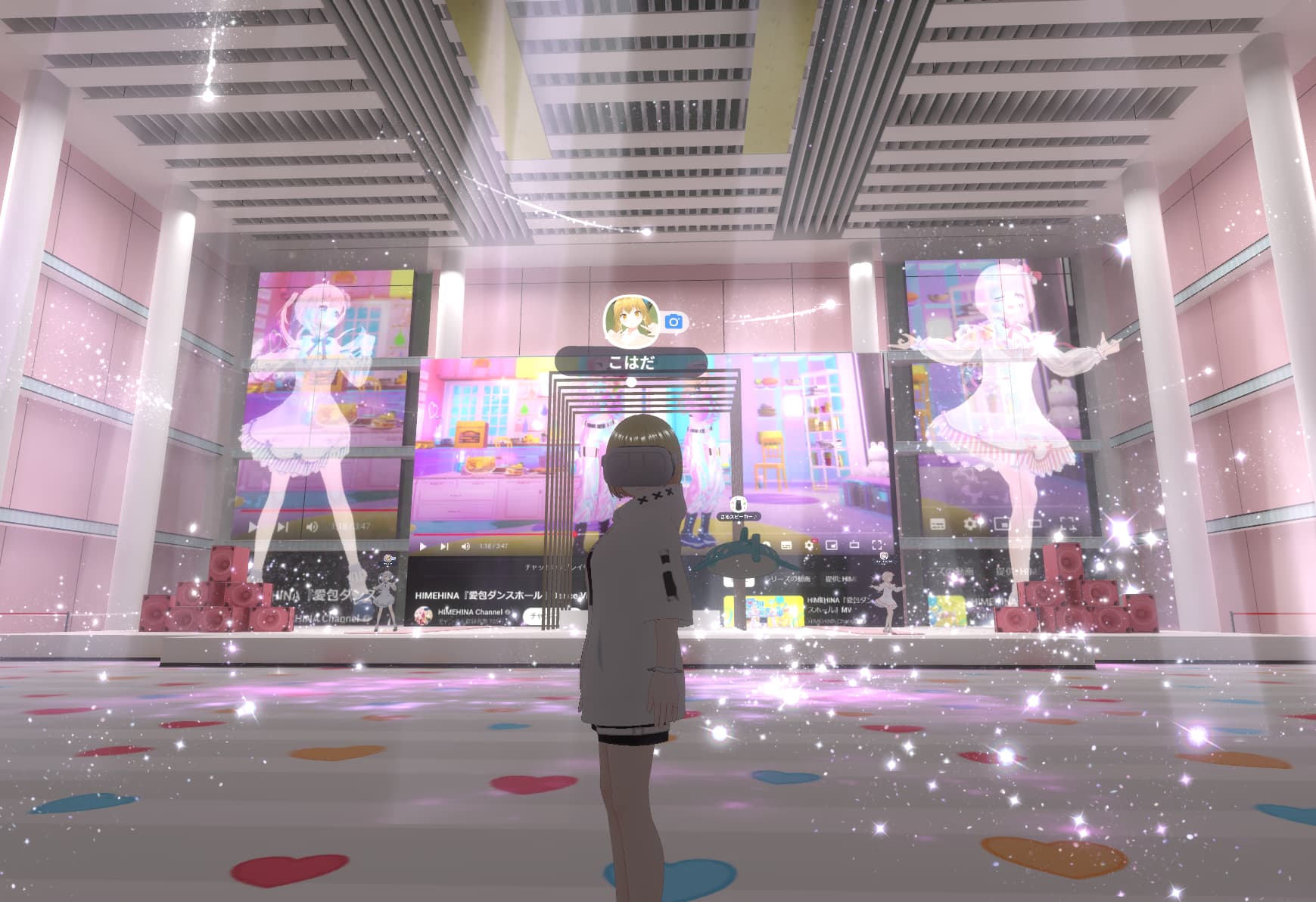Play the video on the center screen
1316x902 pixels.
[422, 546]
